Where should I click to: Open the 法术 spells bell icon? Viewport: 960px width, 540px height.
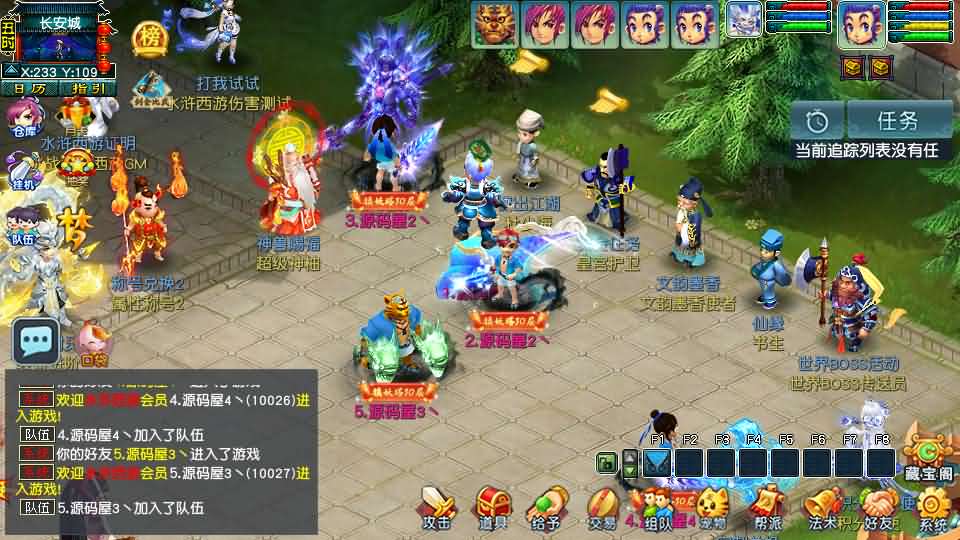coord(823,505)
